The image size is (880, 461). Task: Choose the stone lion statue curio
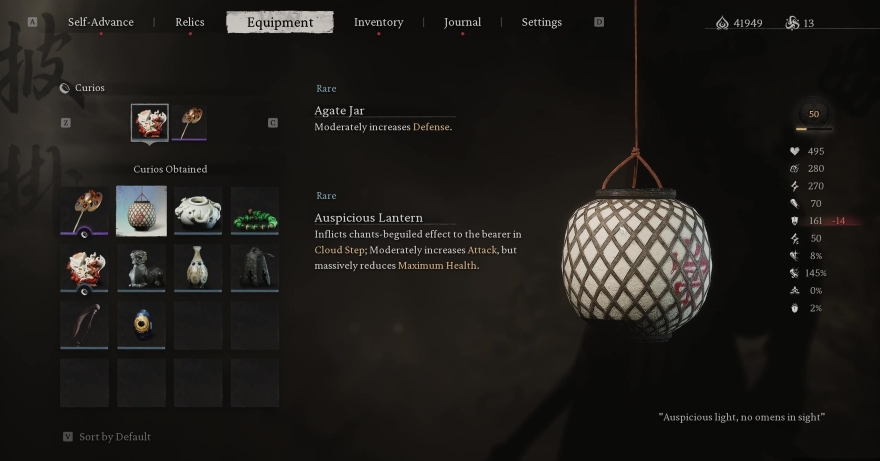pyautogui.click(x=141, y=267)
